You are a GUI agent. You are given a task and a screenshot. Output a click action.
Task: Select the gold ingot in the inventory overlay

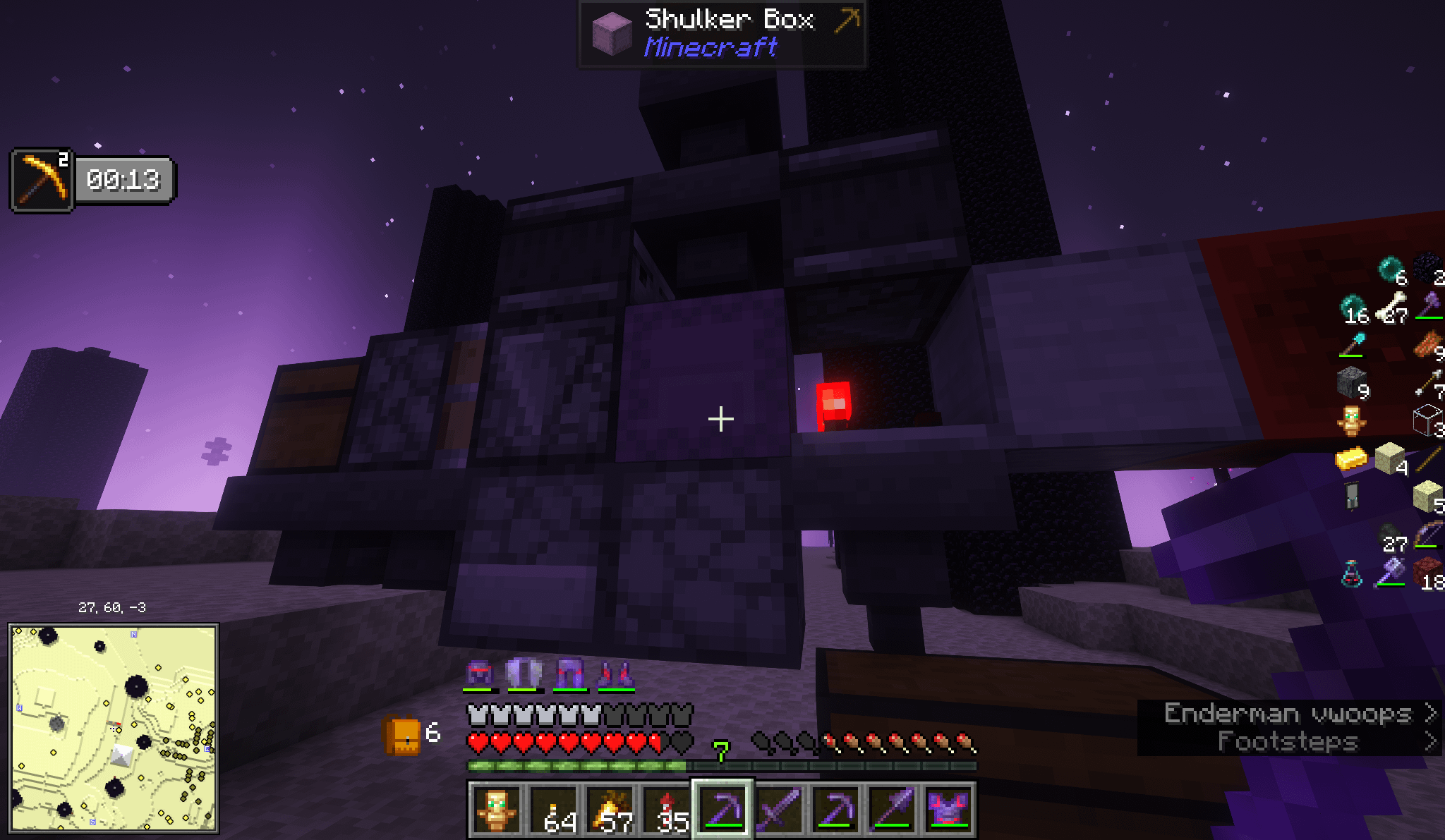coord(1351,458)
